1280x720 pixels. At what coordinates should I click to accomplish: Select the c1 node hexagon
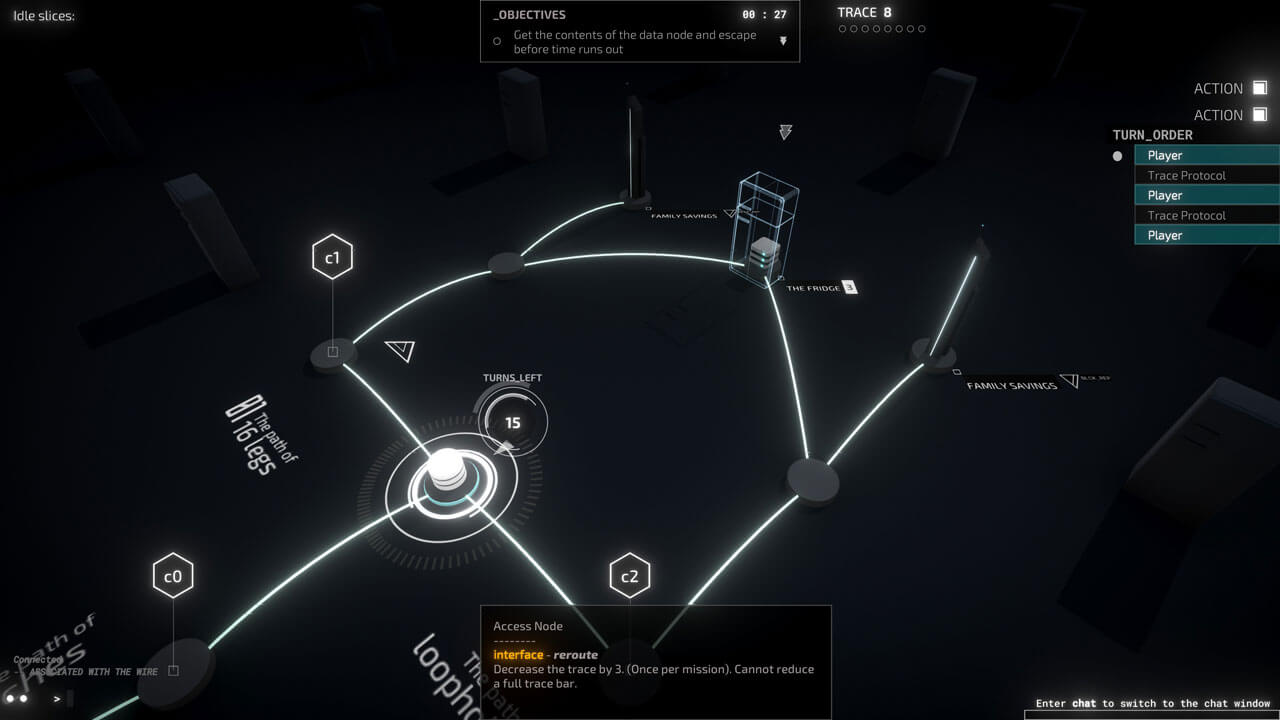(332, 258)
